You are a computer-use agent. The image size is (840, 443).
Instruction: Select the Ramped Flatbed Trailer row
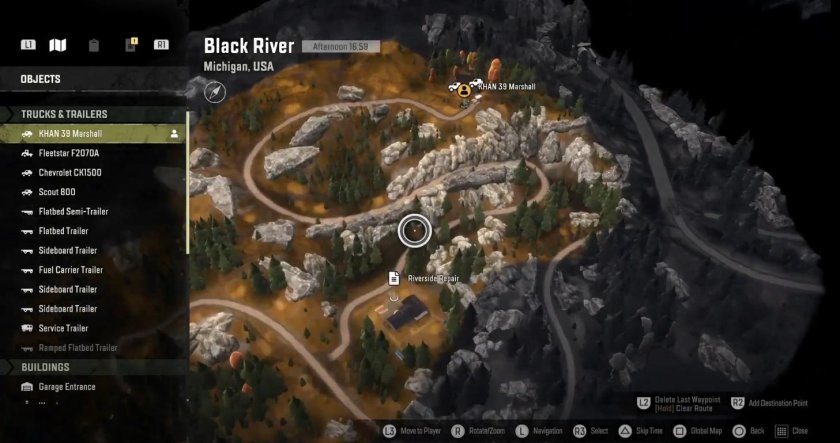pyautogui.click(x=78, y=348)
